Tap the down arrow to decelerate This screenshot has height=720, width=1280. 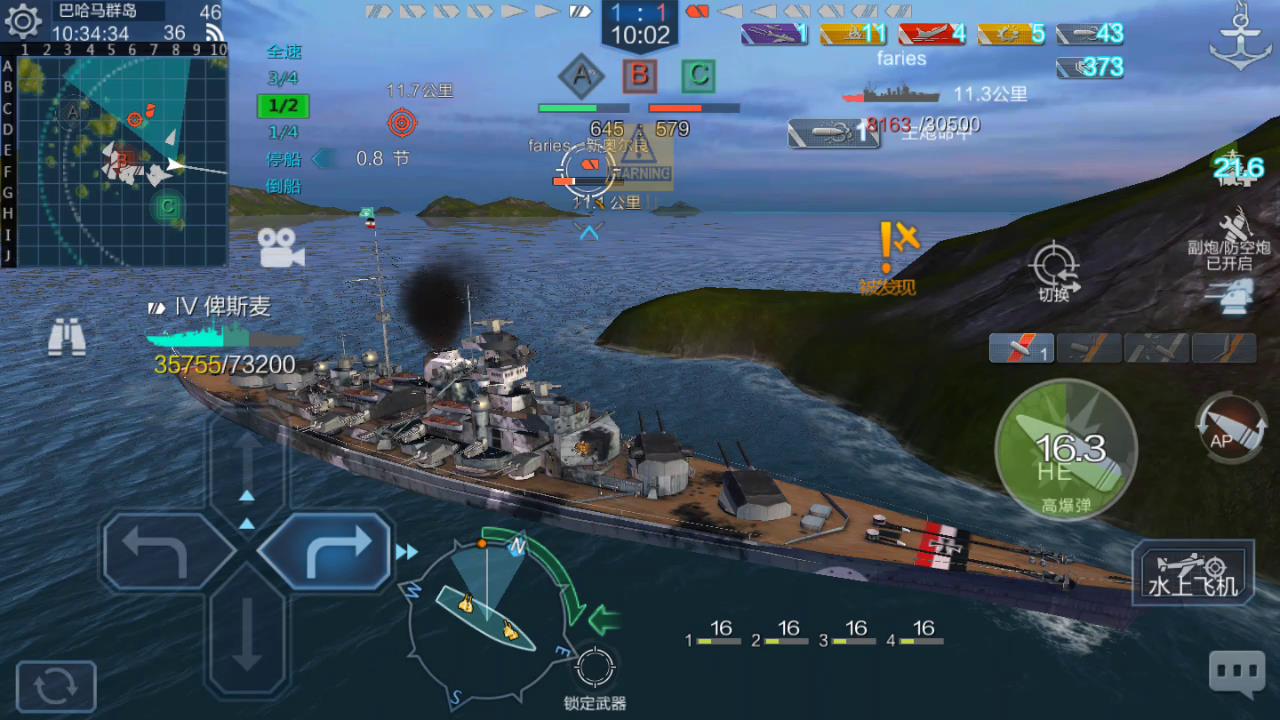(247, 638)
